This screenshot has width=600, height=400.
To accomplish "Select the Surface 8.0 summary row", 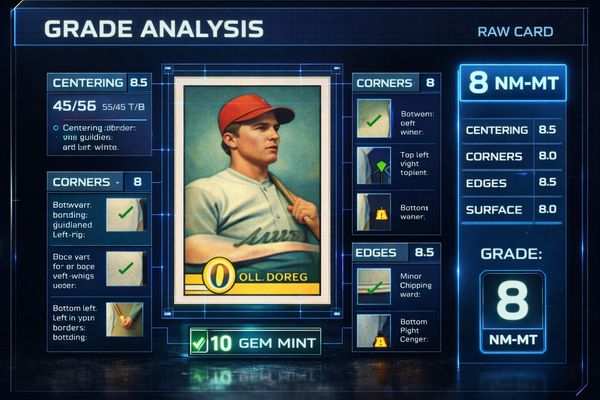I will pos(511,210).
